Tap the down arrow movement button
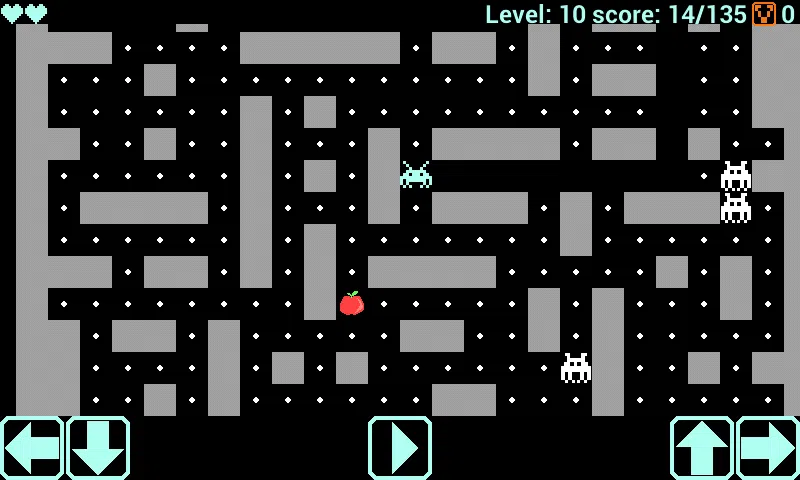800x480 pixels. [x=98, y=448]
